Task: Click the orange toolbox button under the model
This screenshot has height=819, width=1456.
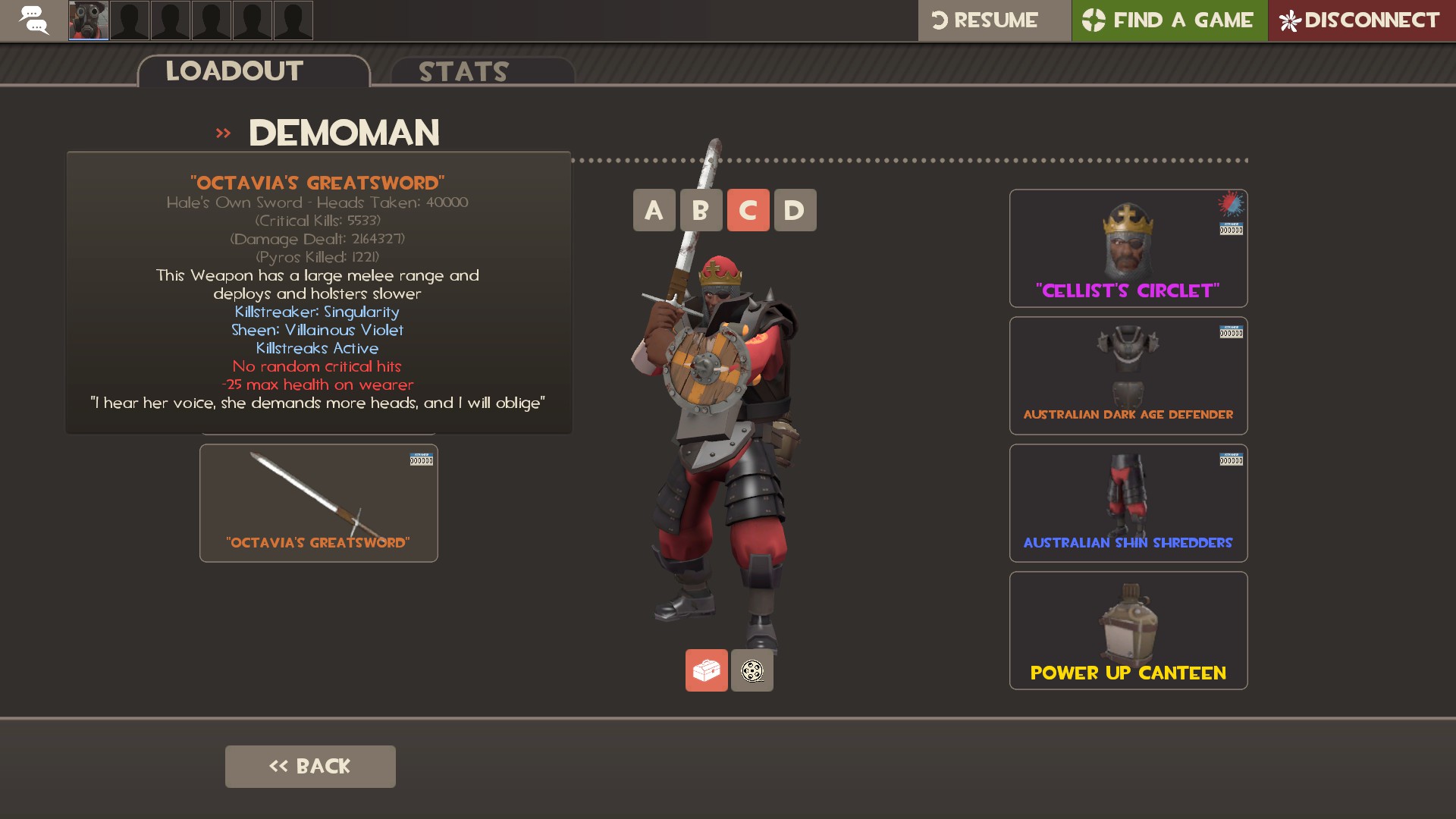Action: [x=706, y=670]
